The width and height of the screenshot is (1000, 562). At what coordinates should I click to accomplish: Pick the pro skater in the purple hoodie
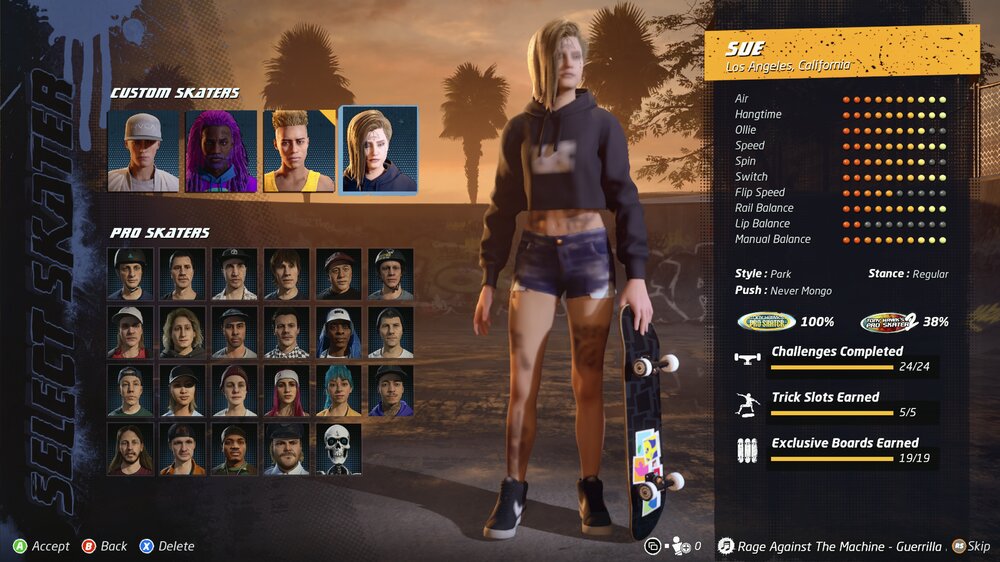[391, 391]
